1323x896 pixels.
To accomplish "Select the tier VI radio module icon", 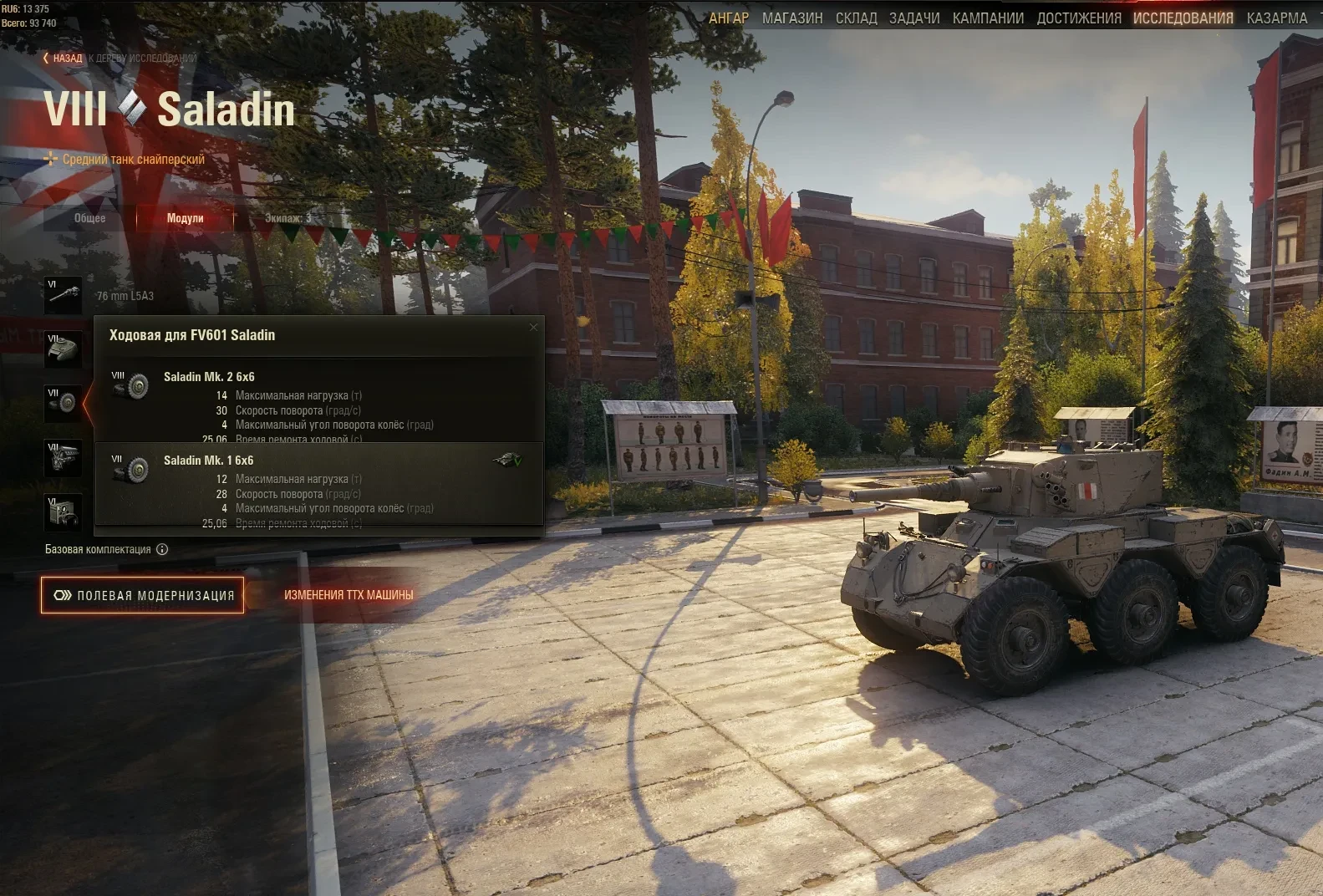I will (64, 512).
